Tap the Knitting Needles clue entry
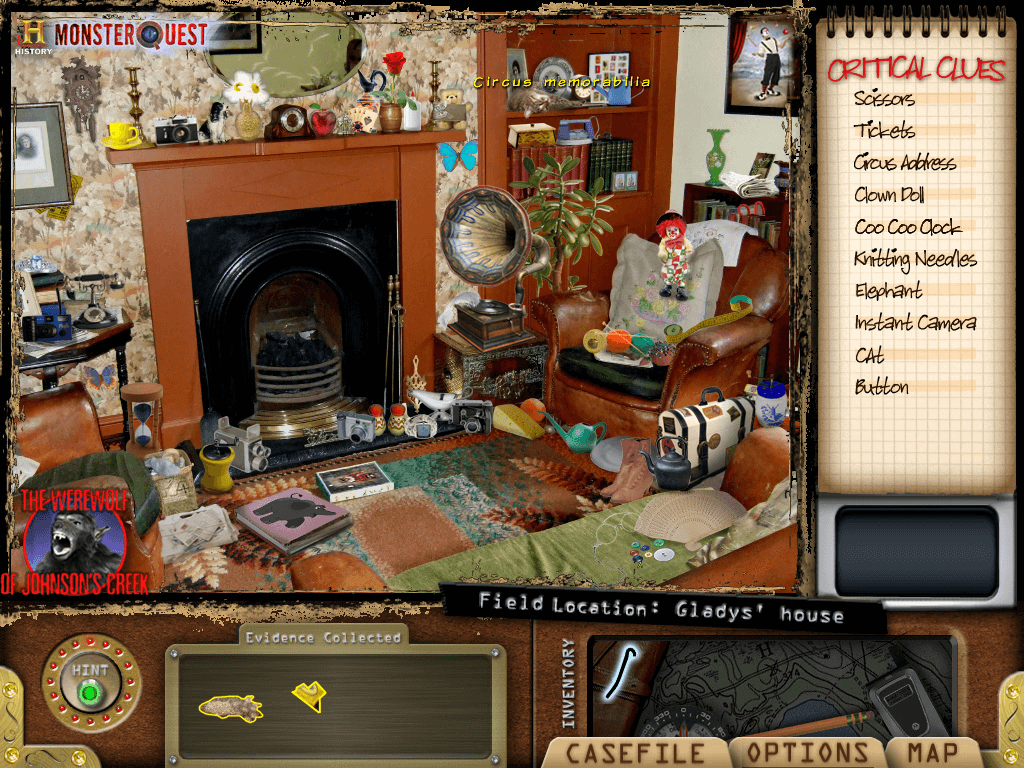 (915, 259)
